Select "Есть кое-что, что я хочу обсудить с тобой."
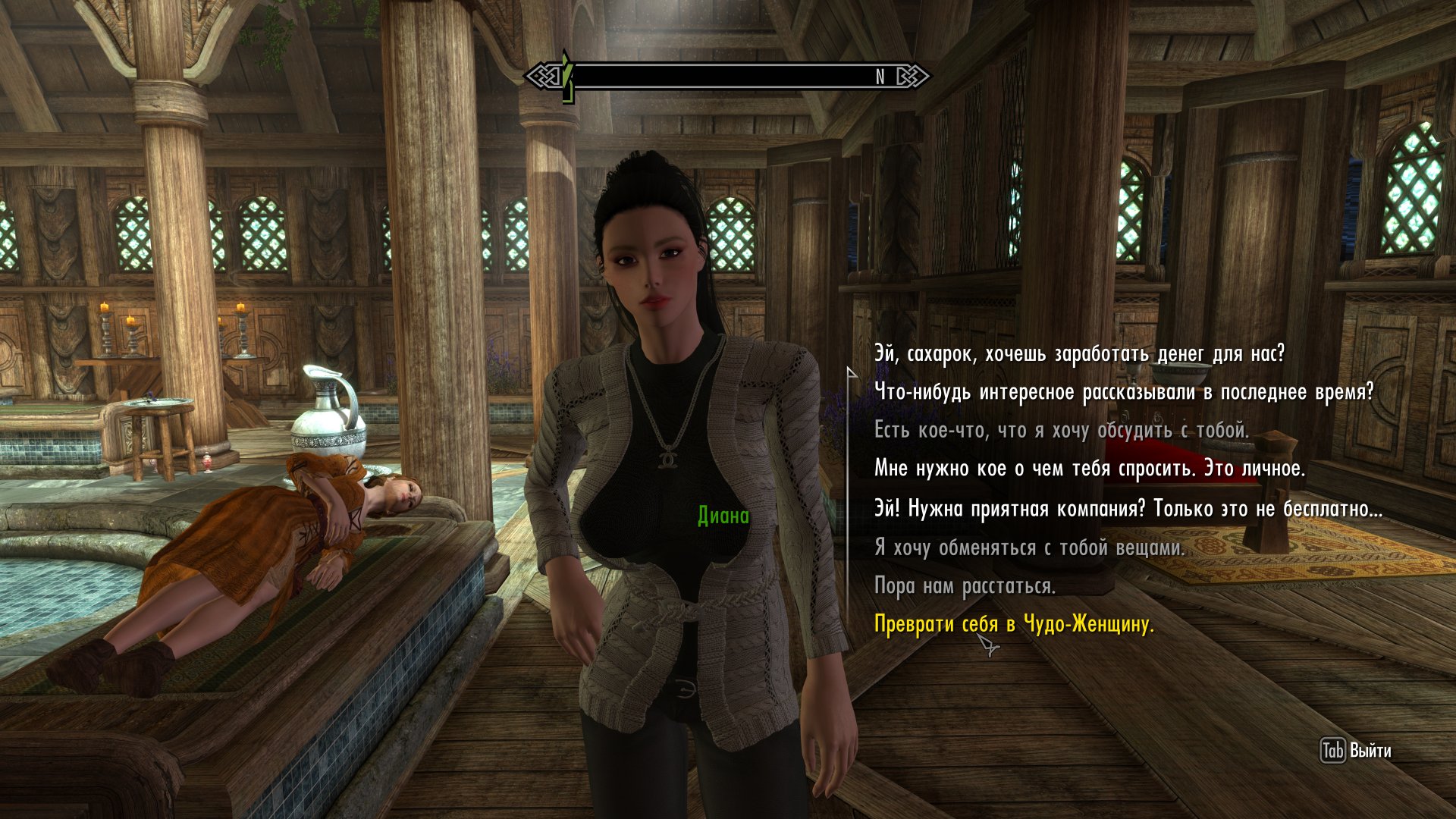The image size is (1456, 819). tap(1060, 431)
